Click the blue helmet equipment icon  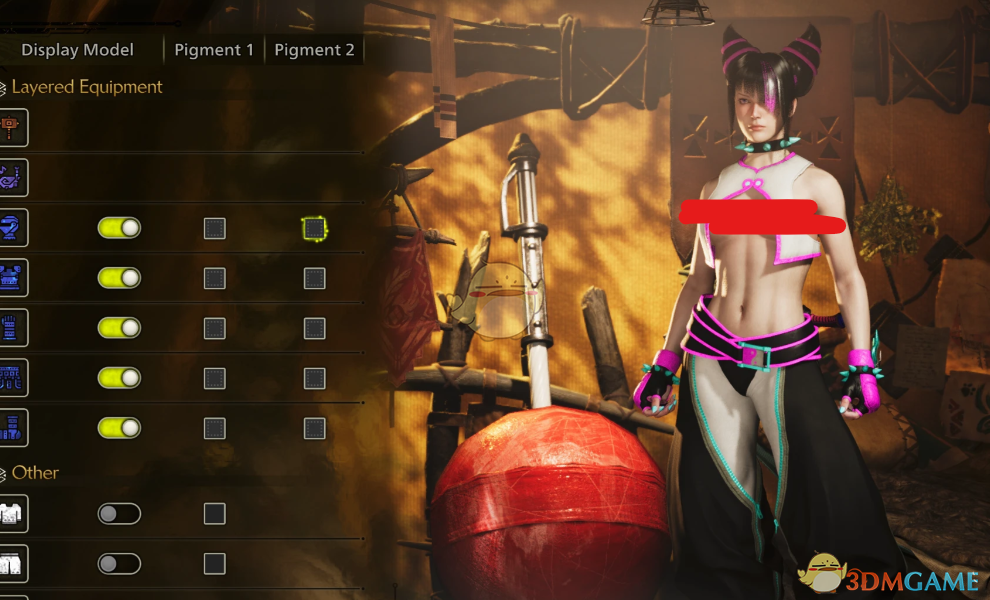(x=13, y=228)
